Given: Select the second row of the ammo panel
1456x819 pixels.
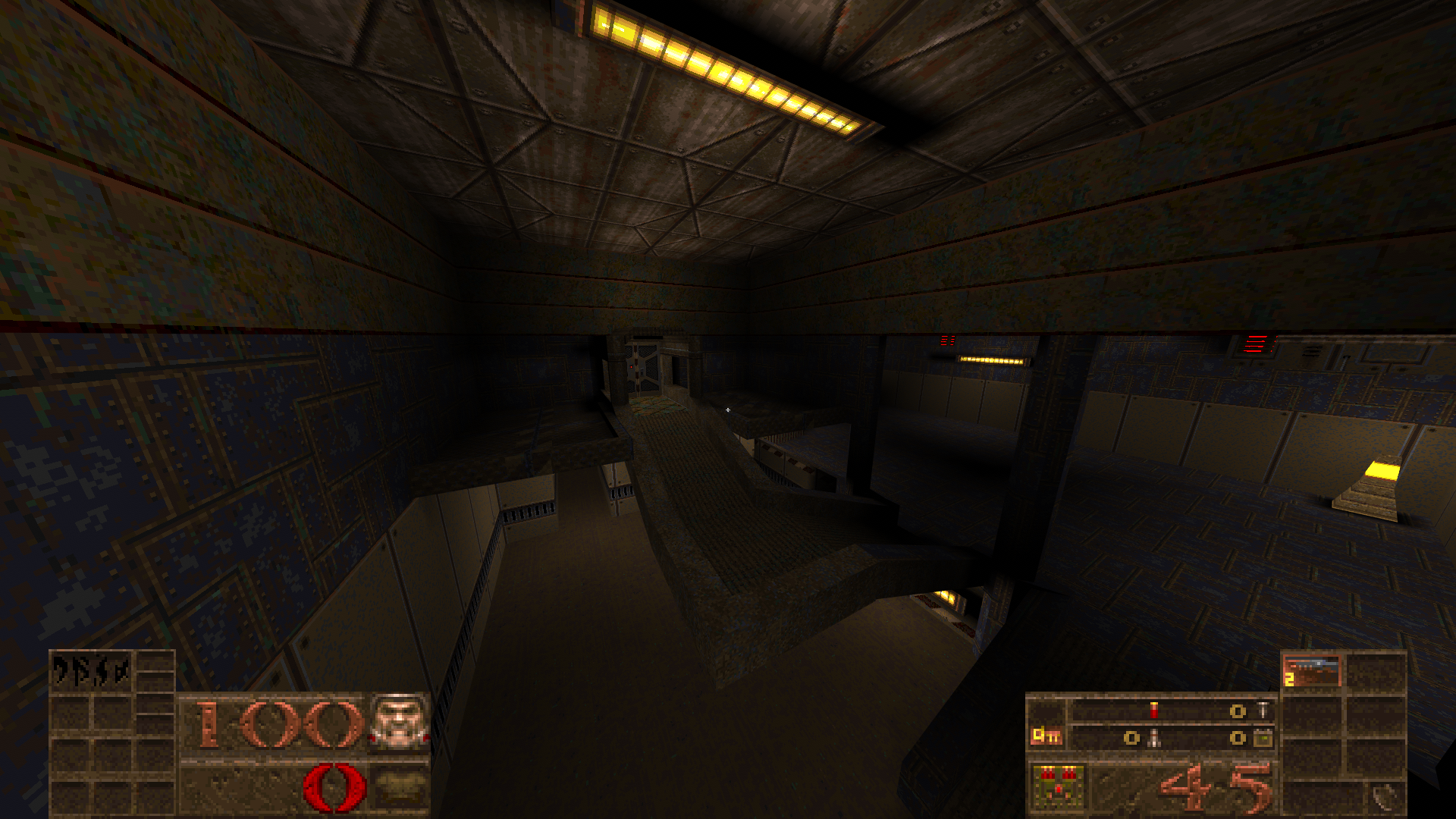Looking at the screenshot, I should tap(1181, 739).
